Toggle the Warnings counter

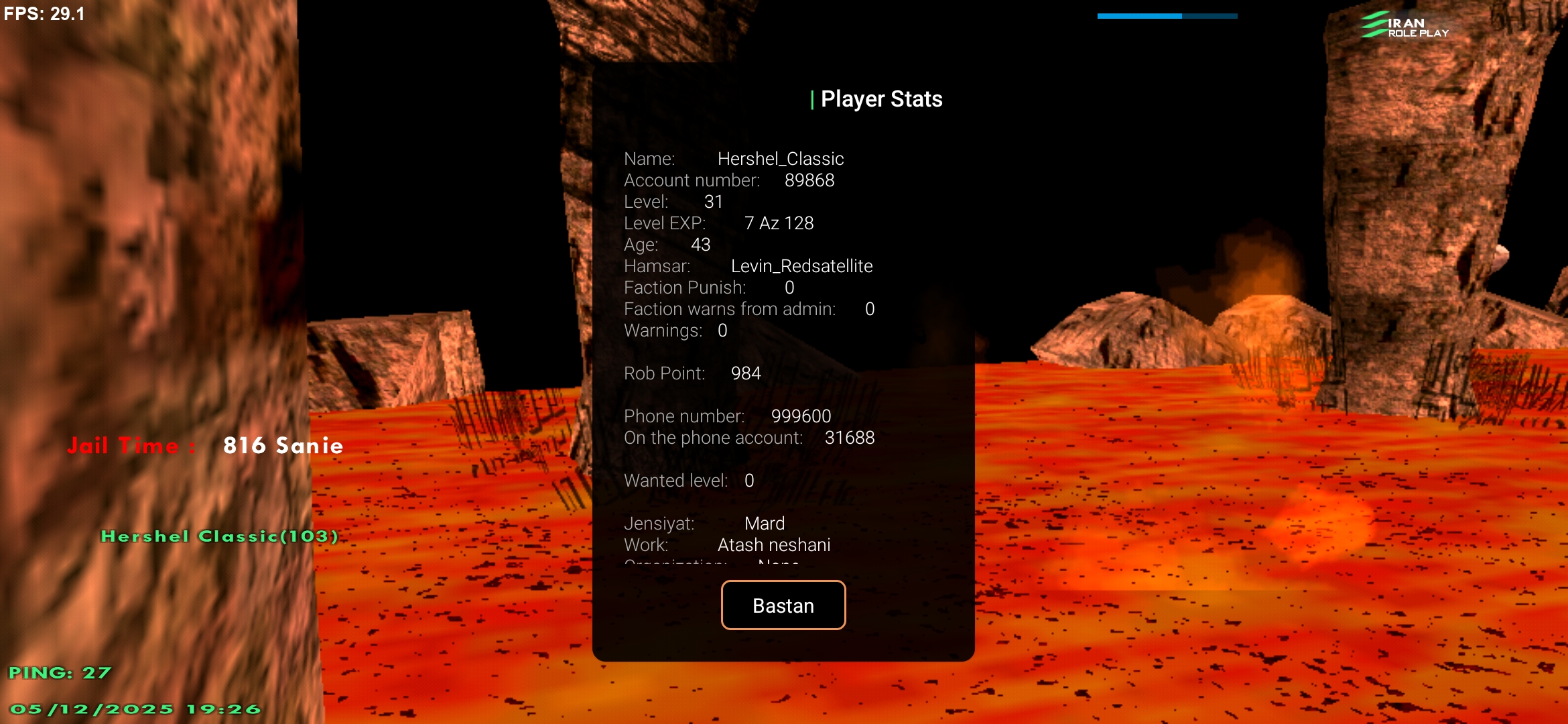coord(674,330)
